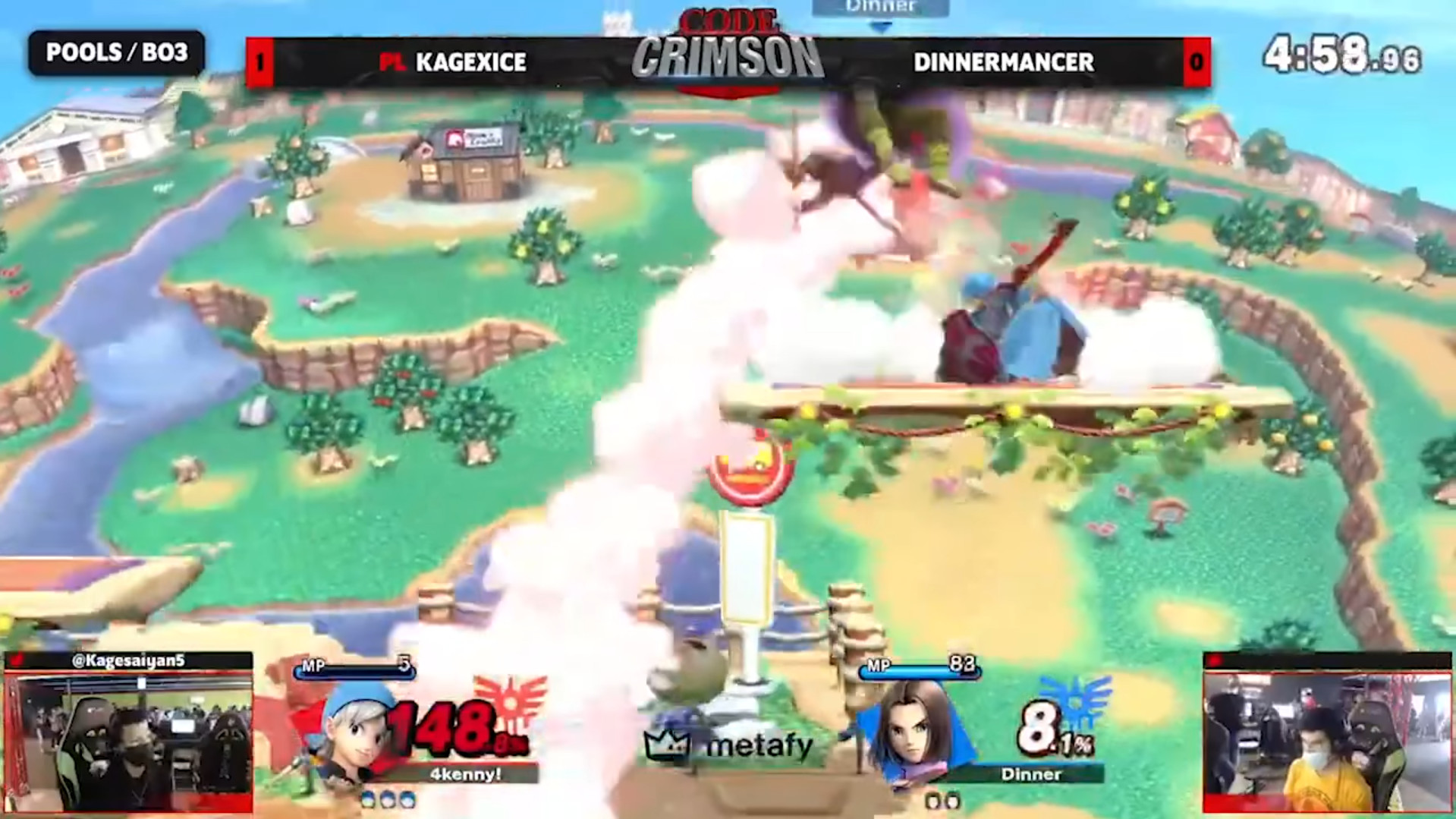Select the DINNERMANCER name banner
The width and height of the screenshot is (1456, 819).
pos(1003,64)
